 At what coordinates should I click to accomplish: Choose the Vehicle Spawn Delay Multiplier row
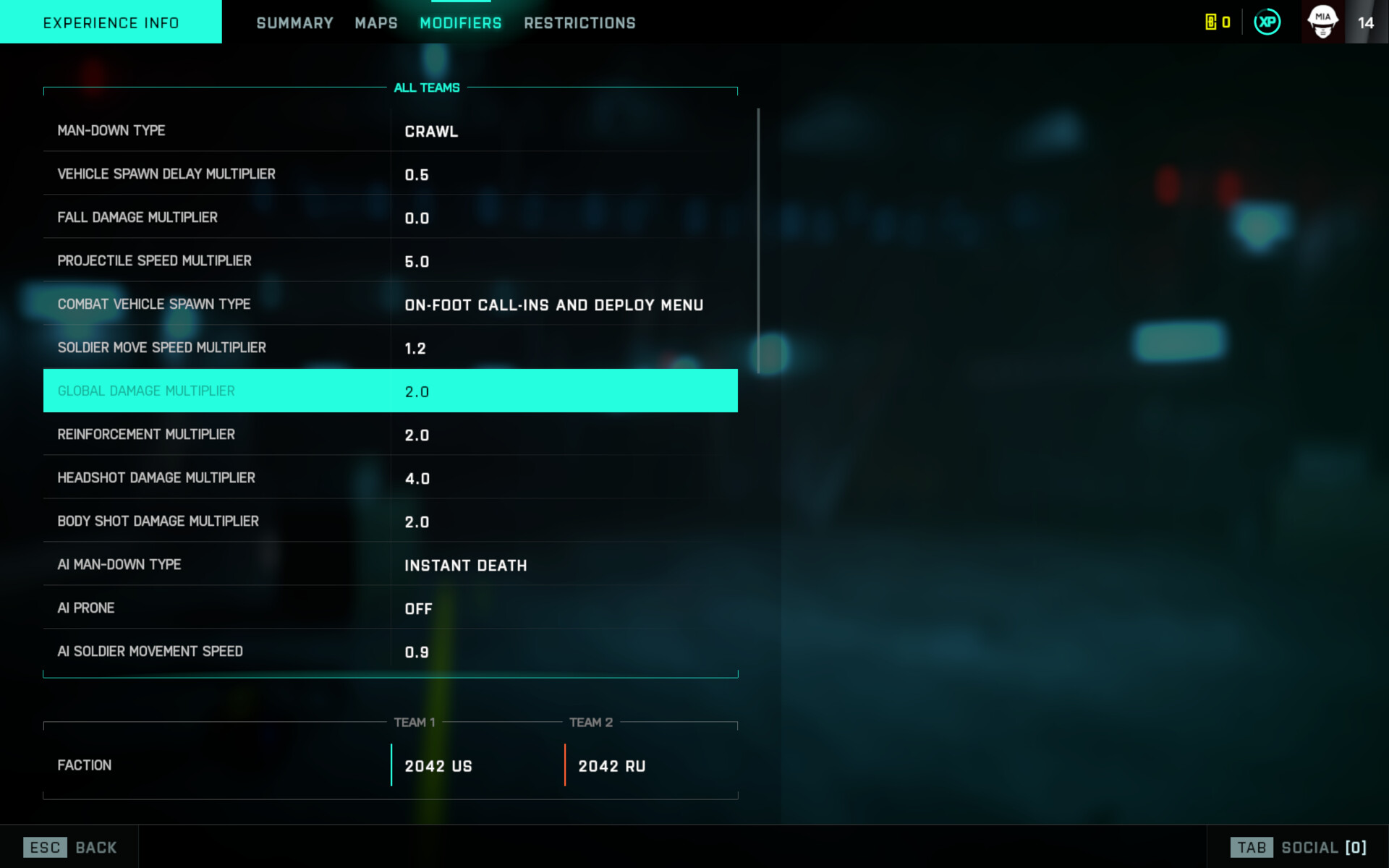point(391,174)
